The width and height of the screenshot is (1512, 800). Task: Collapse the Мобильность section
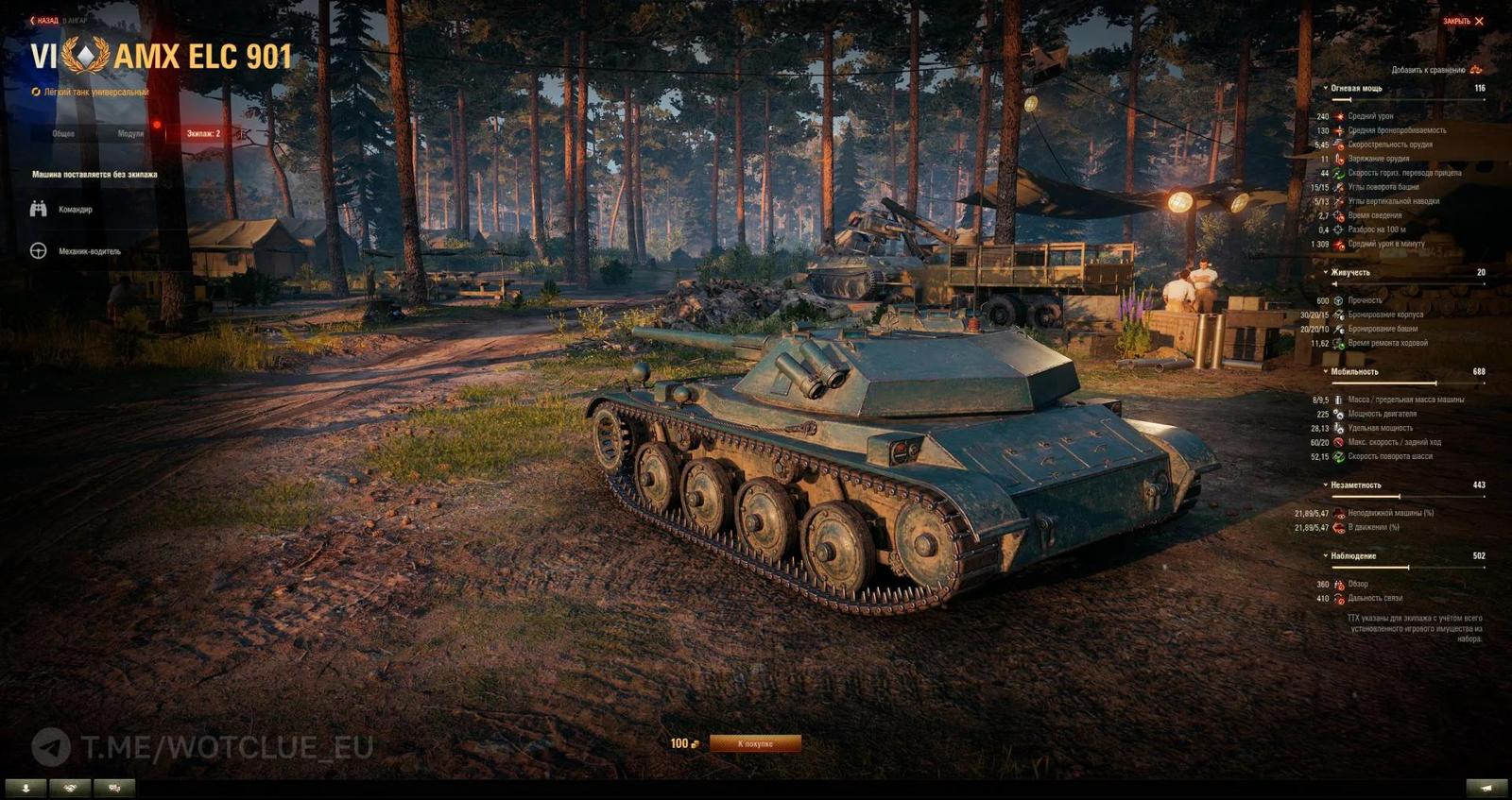[x=1325, y=371]
